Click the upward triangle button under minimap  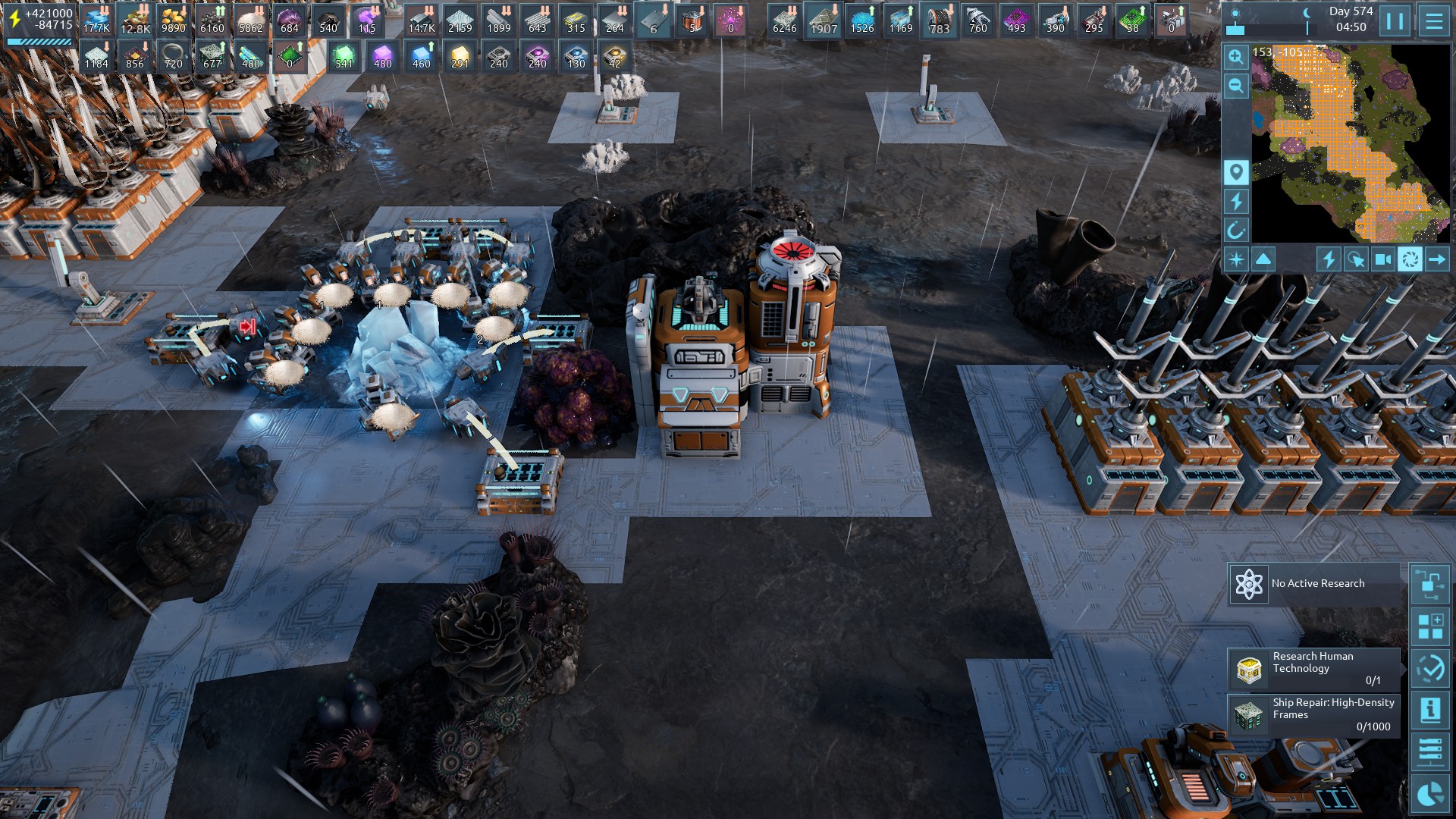tap(1263, 259)
